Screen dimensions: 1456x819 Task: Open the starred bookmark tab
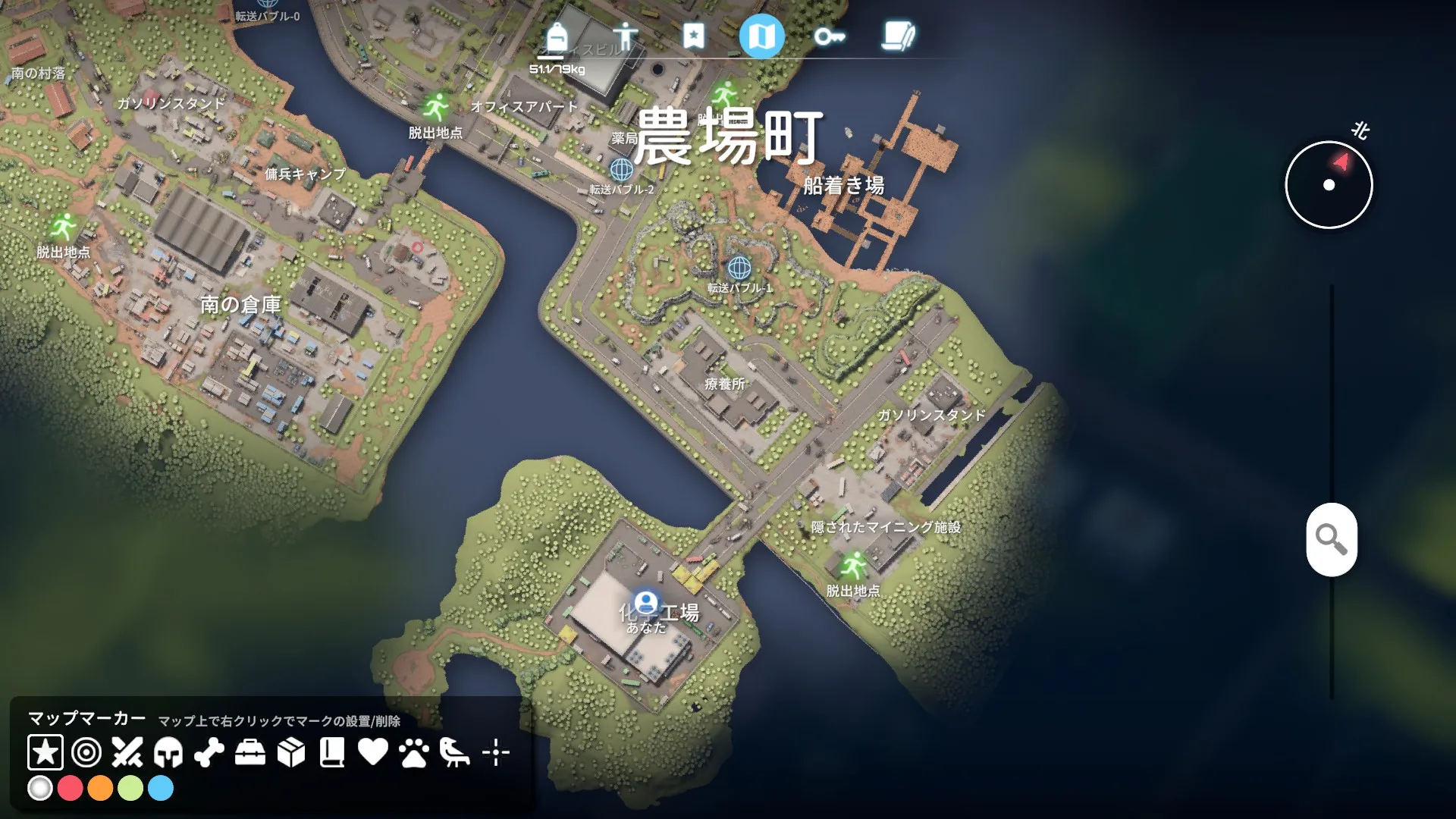click(x=693, y=36)
